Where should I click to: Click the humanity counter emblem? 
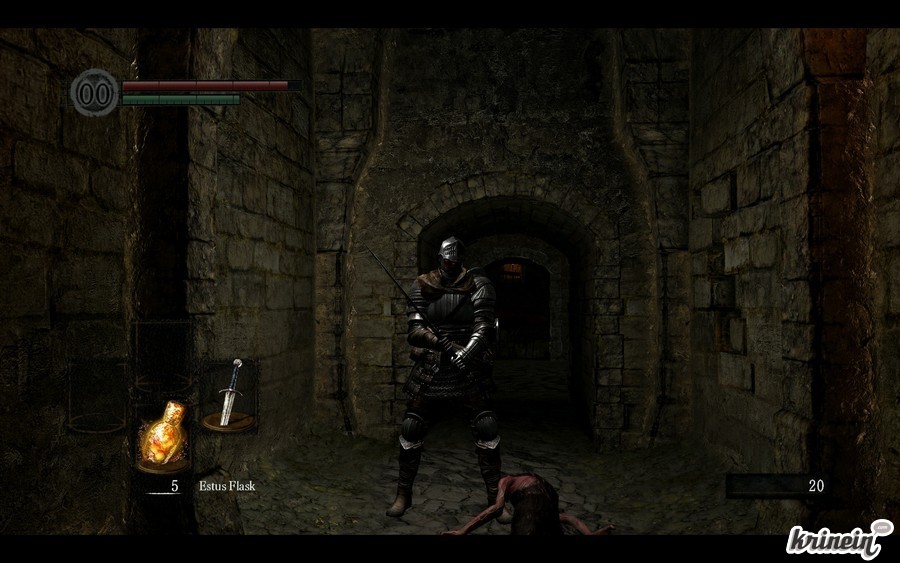[x=94, y=93]
